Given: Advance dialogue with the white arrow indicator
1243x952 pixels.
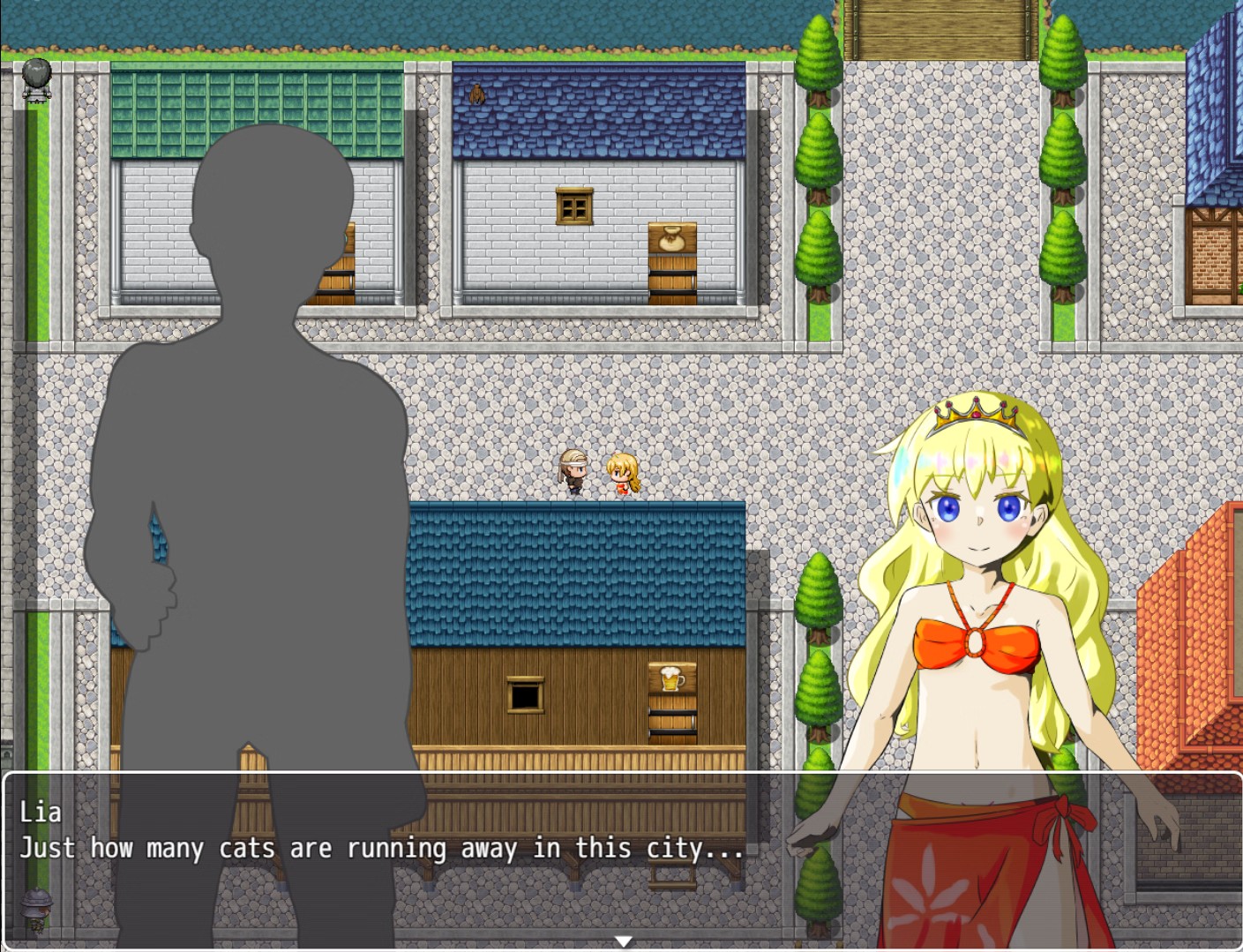Looking at the screenshot, I should pyautogui.click(x=623, y=941).
